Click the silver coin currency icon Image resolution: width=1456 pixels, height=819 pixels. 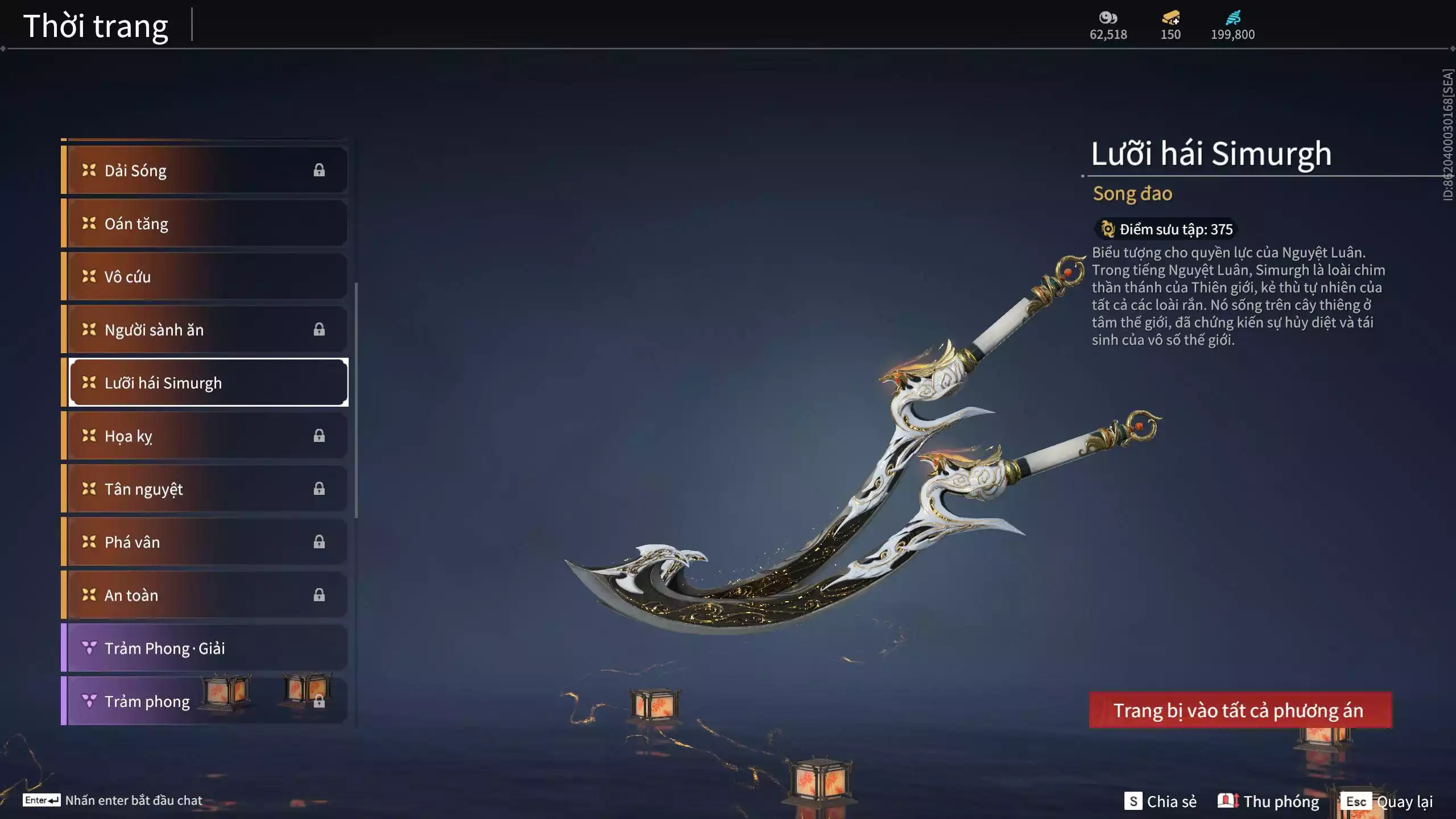[x=1108, y=18]
